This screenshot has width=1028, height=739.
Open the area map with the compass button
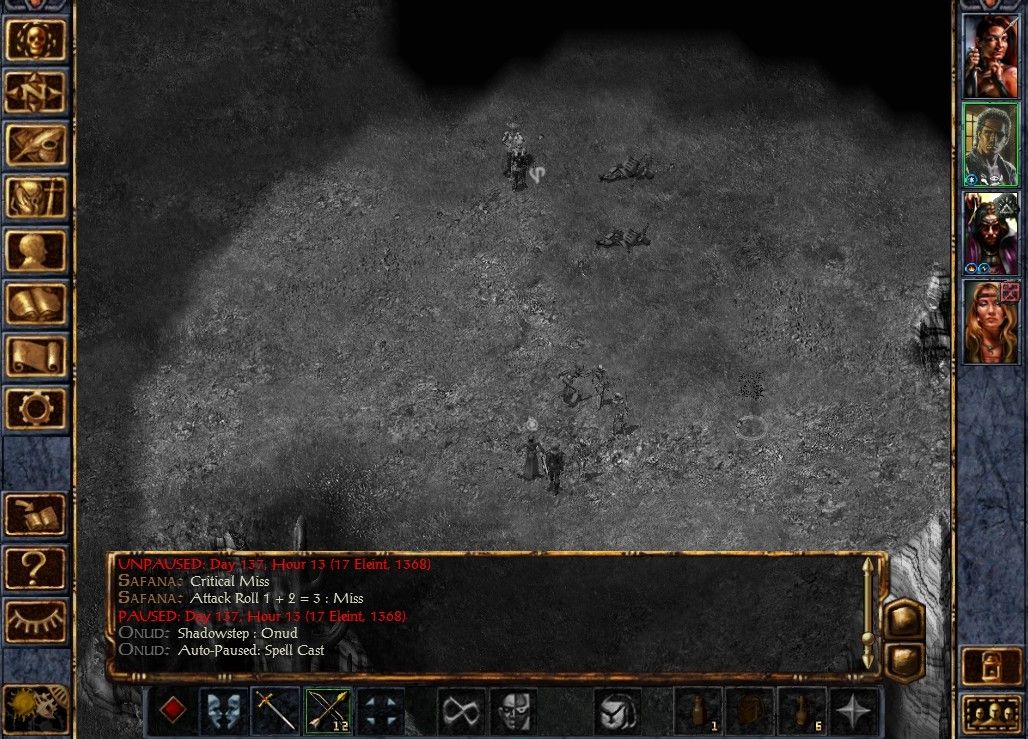(36, 93)
